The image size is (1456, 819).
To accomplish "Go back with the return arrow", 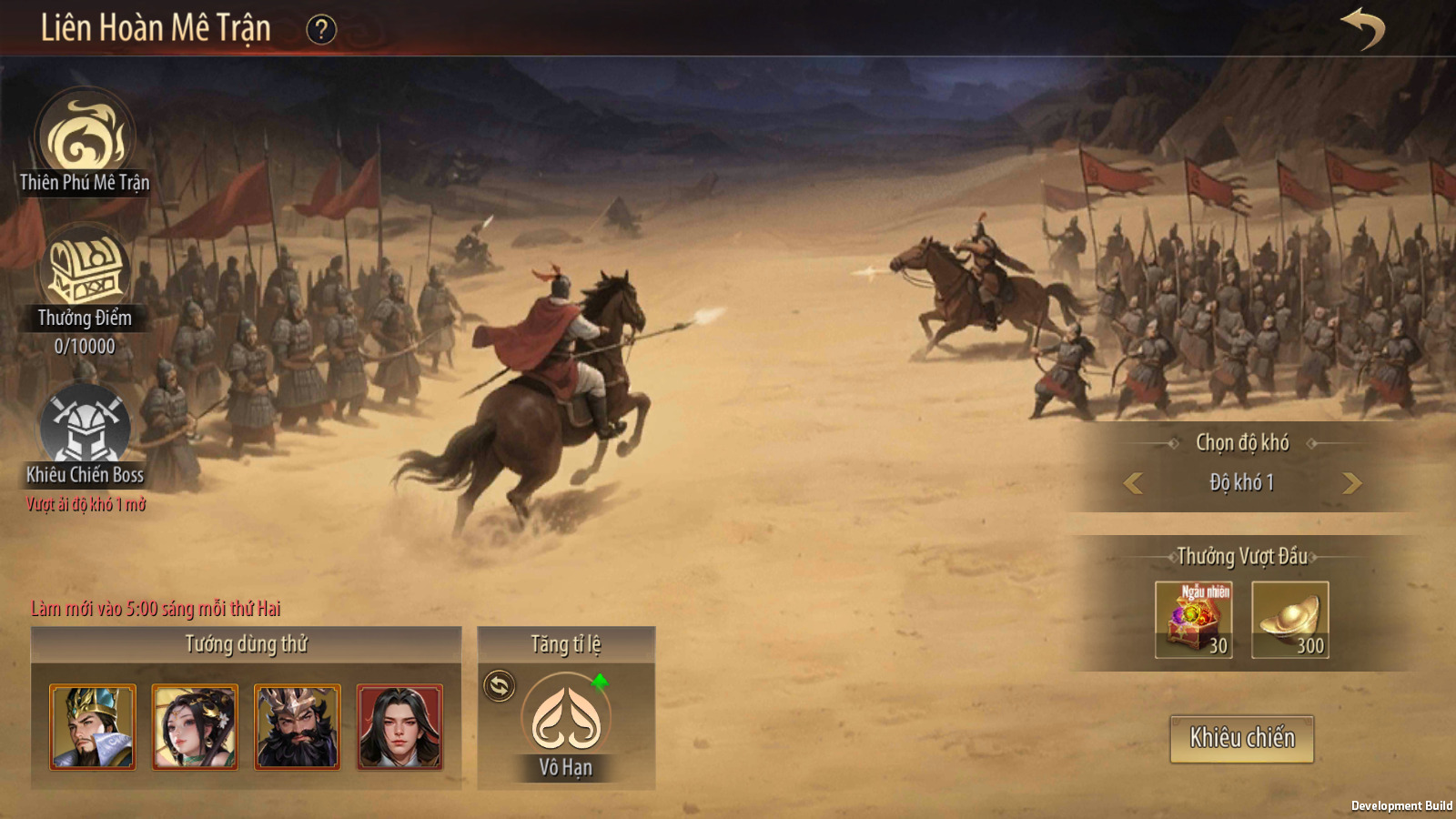I will click(x=1362, y=28).
